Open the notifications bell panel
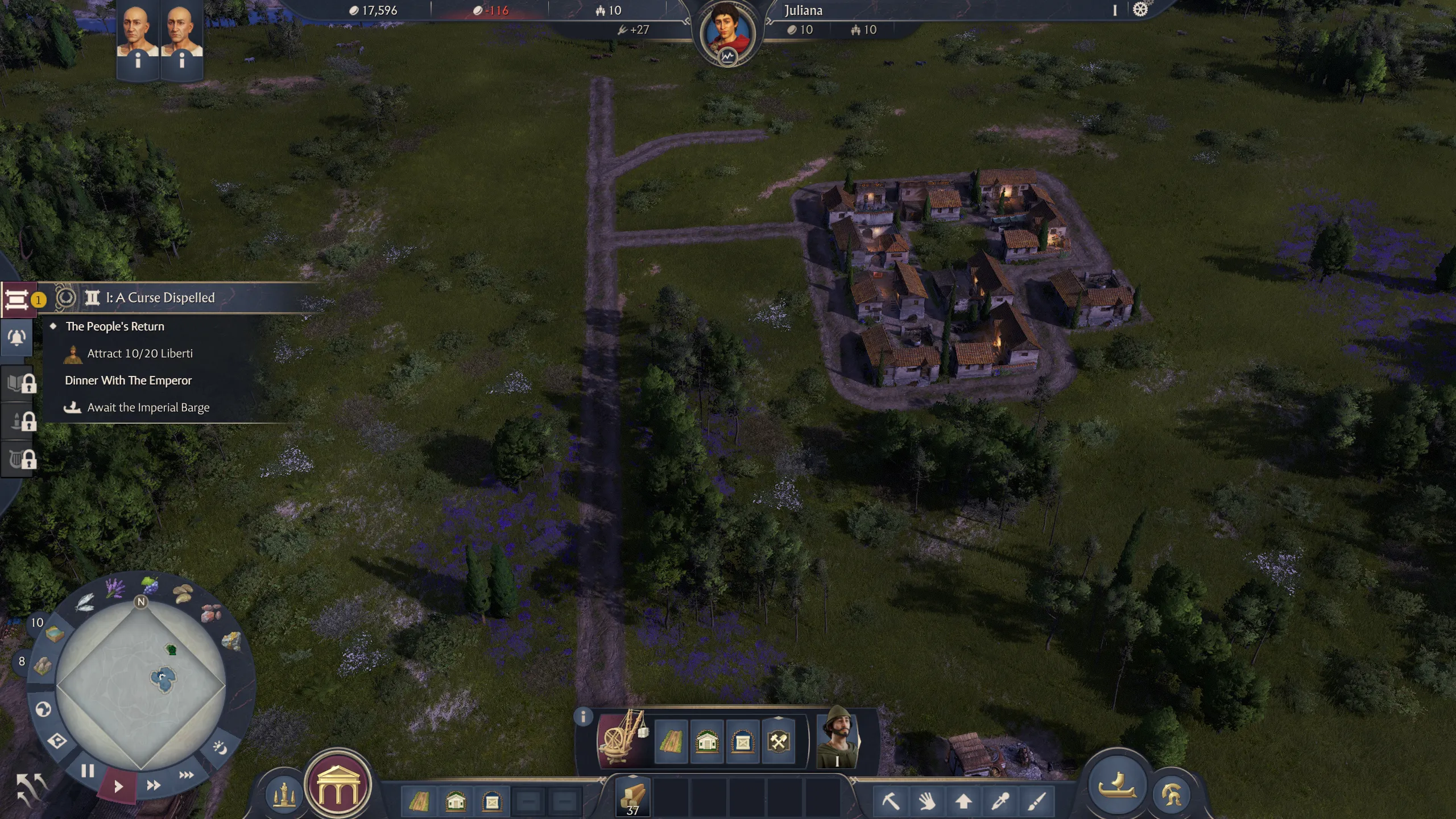Viewport: 1456px width, 819px height. (17, 337)
